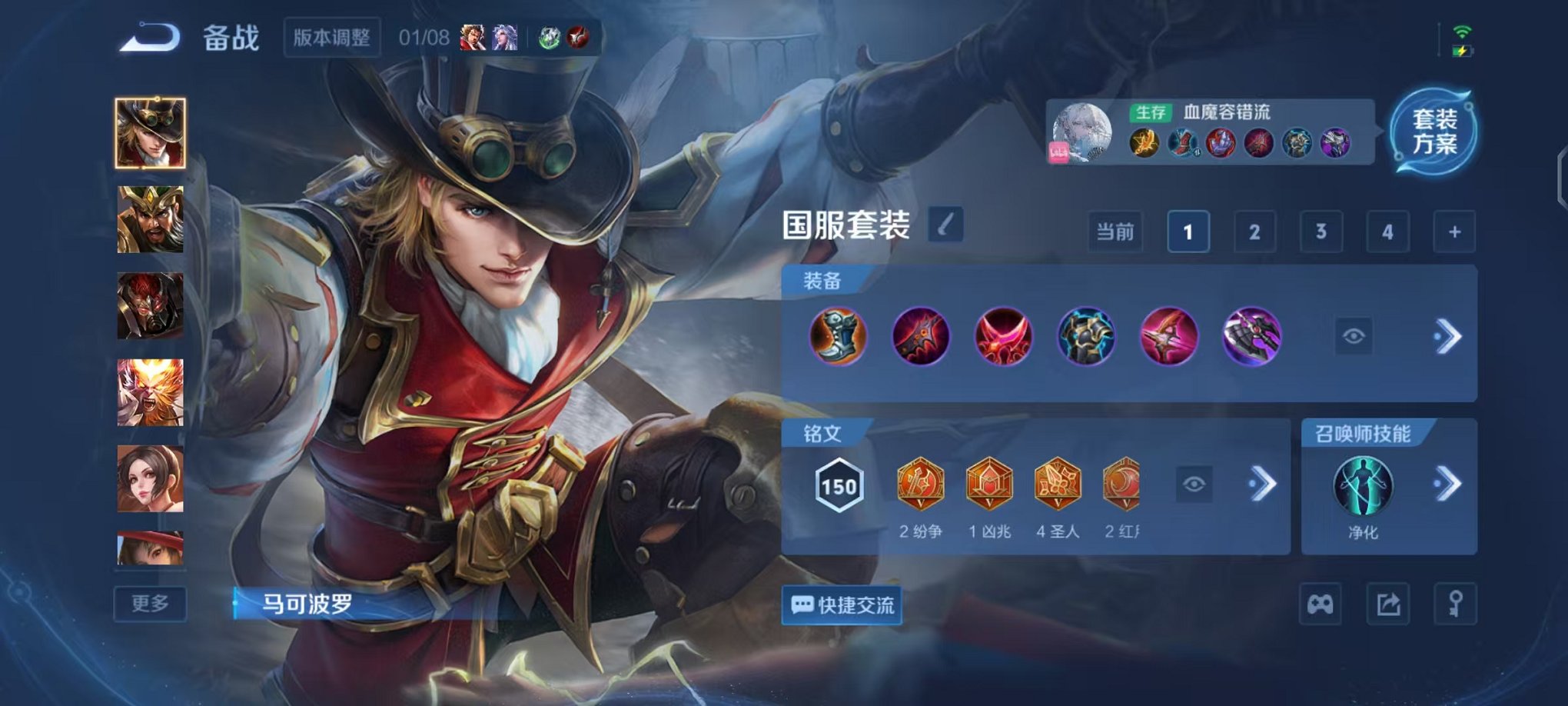1568x706 pixels.
Task: Click the 版本调整 button at top
Action: click(x=331, y=38)
